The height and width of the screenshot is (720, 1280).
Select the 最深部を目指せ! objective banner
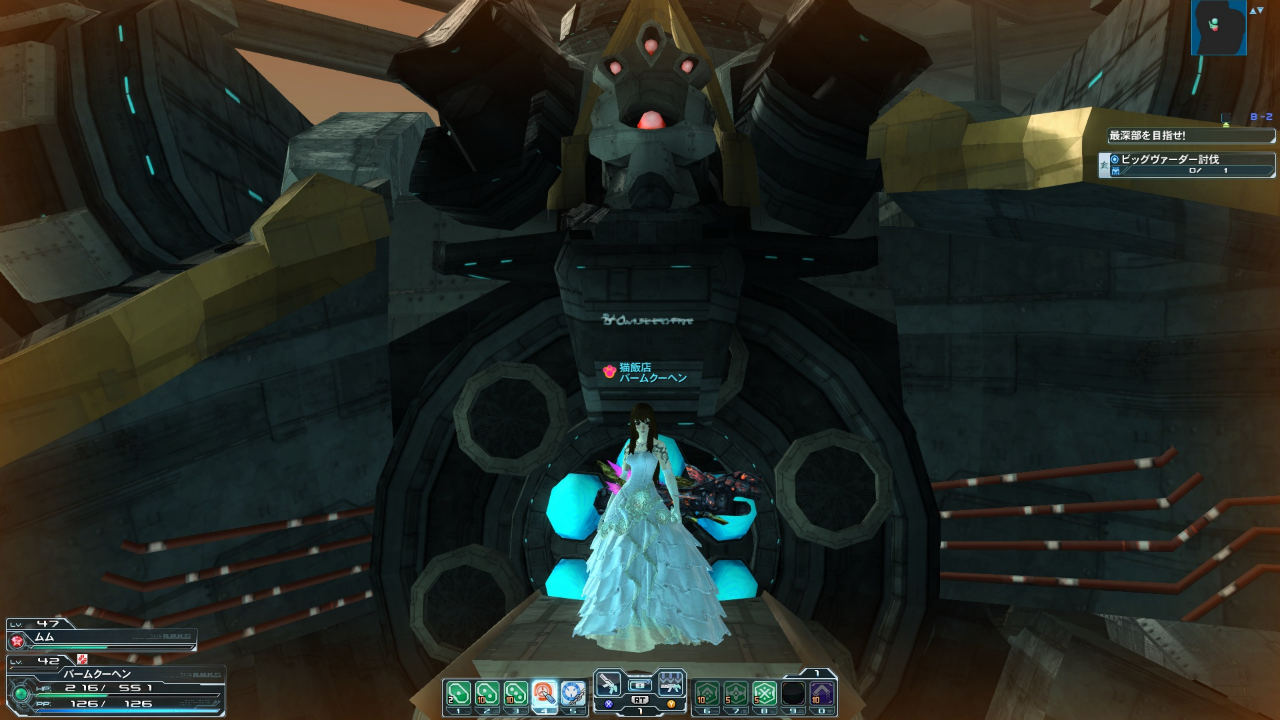pyautogui.click(x=1190, y=136)
